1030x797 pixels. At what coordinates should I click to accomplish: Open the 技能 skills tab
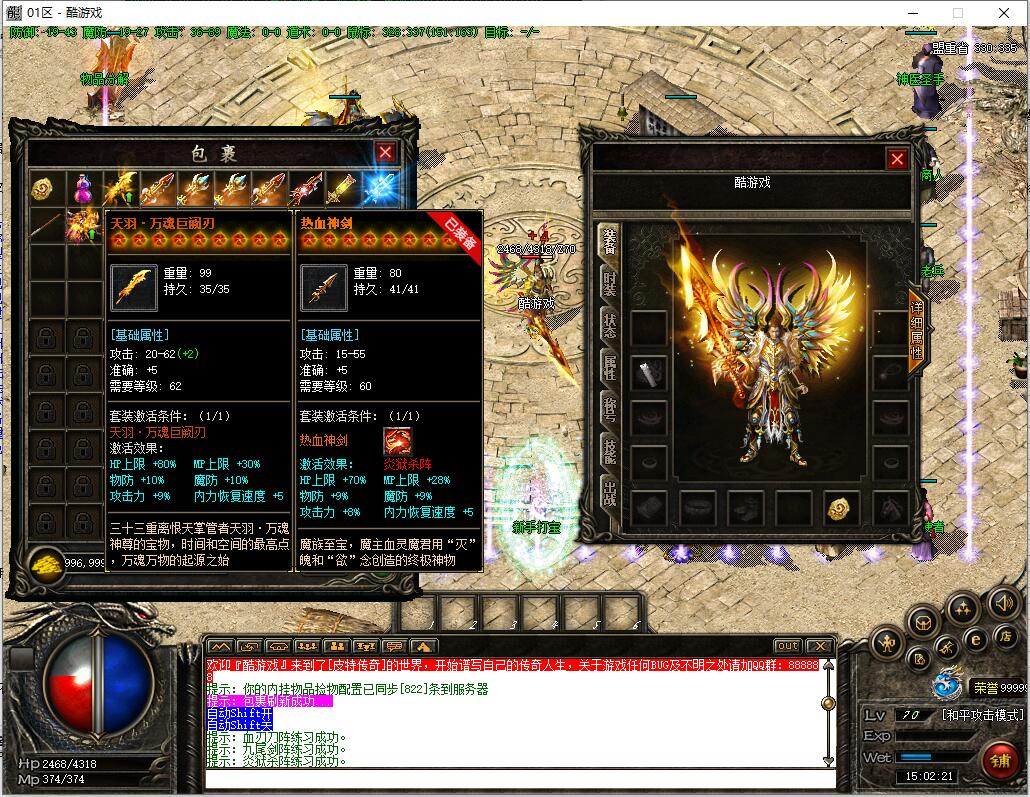tap(609, 451)
